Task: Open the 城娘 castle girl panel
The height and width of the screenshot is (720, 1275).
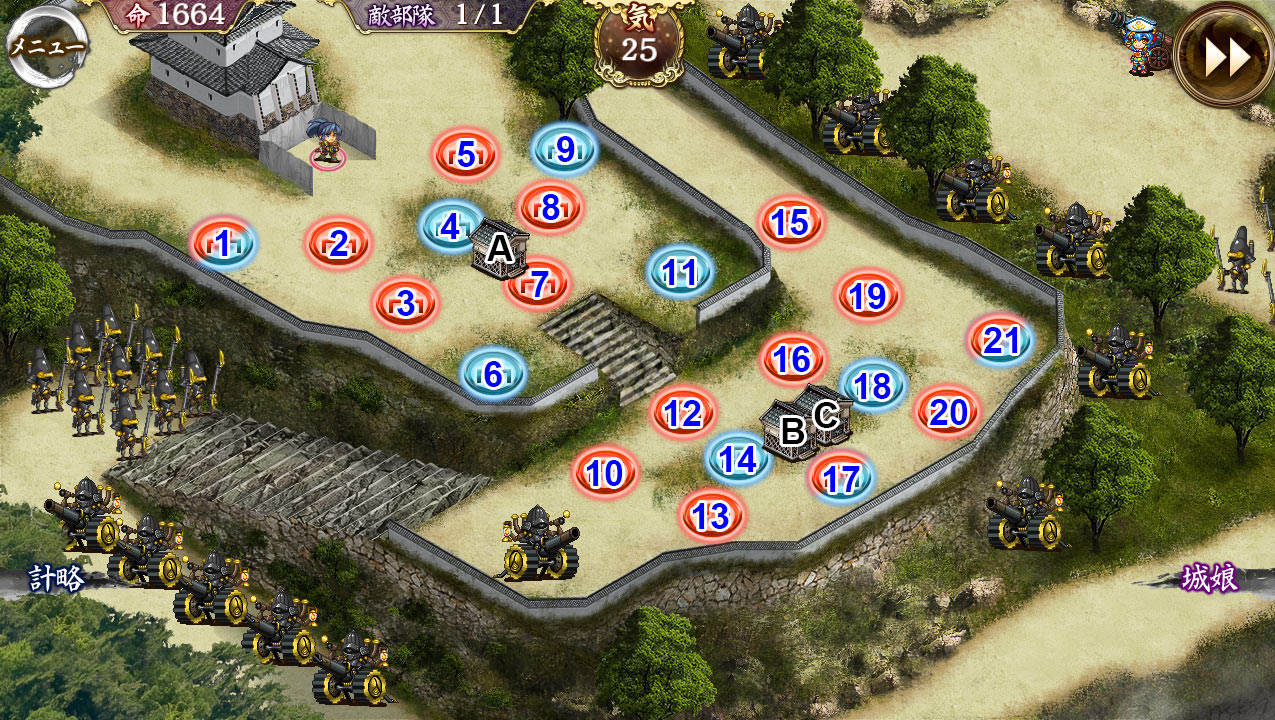Action: point(1210,578)
